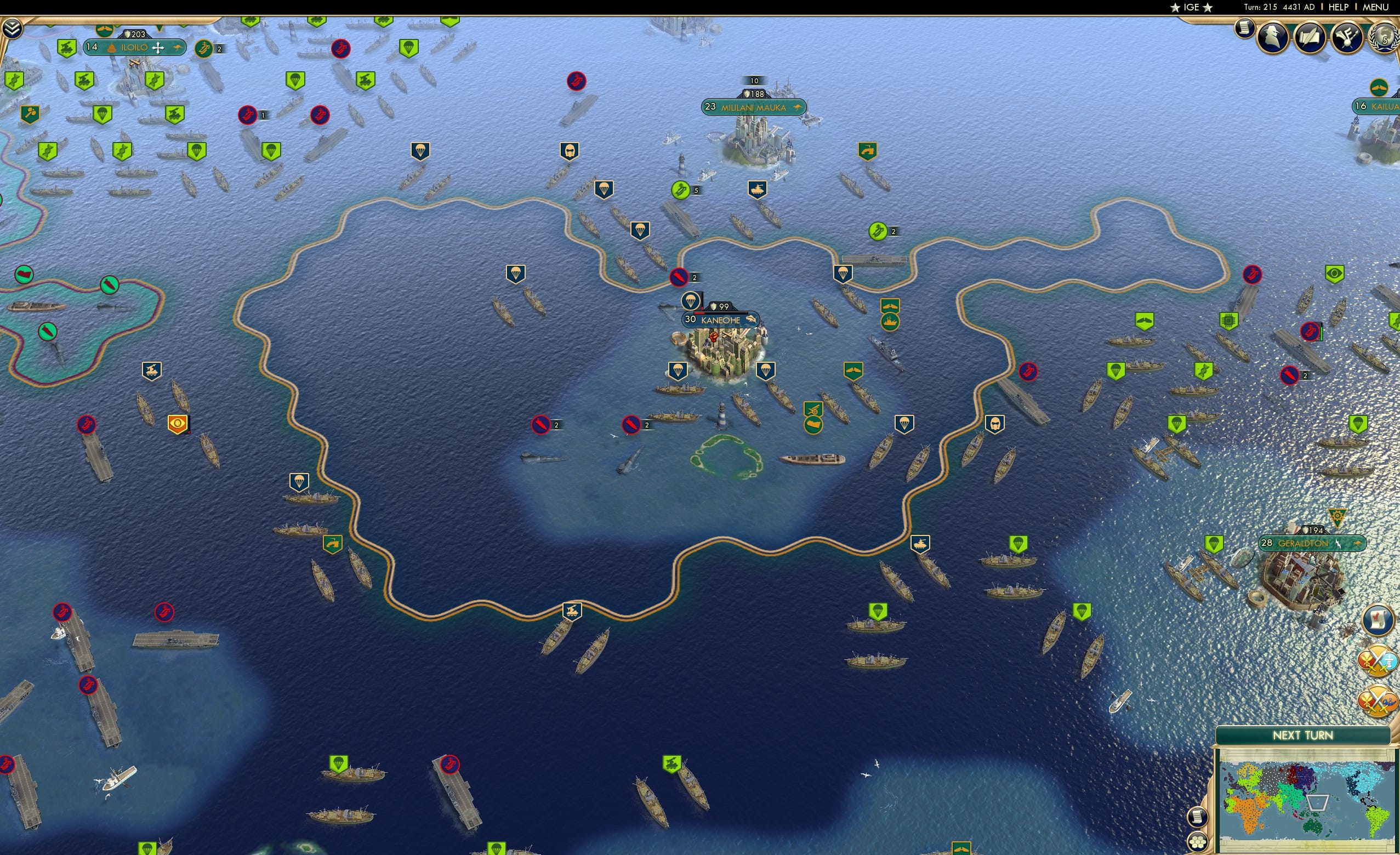The width and height of the screenshot is (1400, 855).
Task: Select the Kaneohe city banner
Action: pos(719,320)
